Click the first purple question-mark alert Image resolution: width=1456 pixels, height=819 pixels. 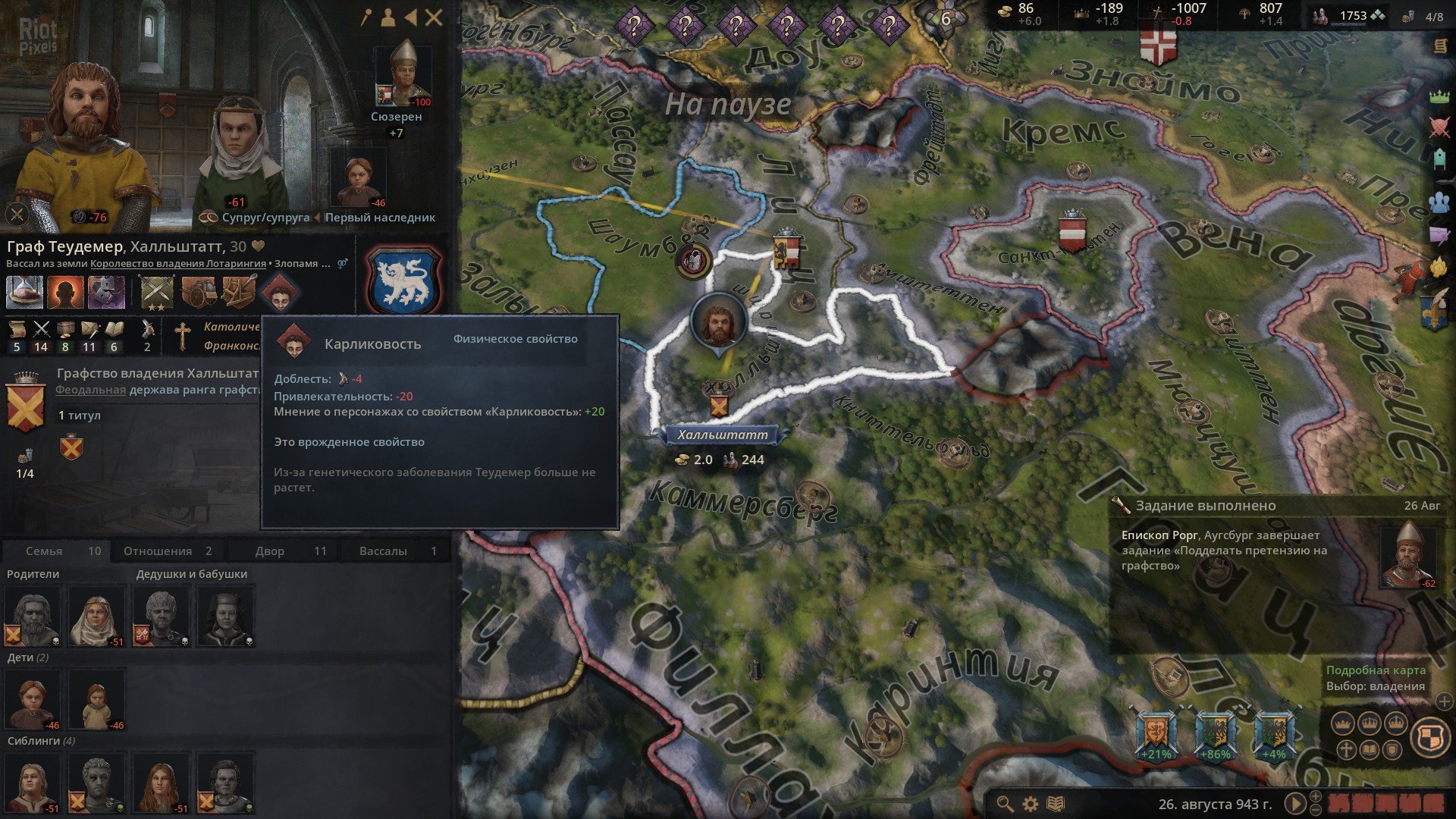pos(633,27)
